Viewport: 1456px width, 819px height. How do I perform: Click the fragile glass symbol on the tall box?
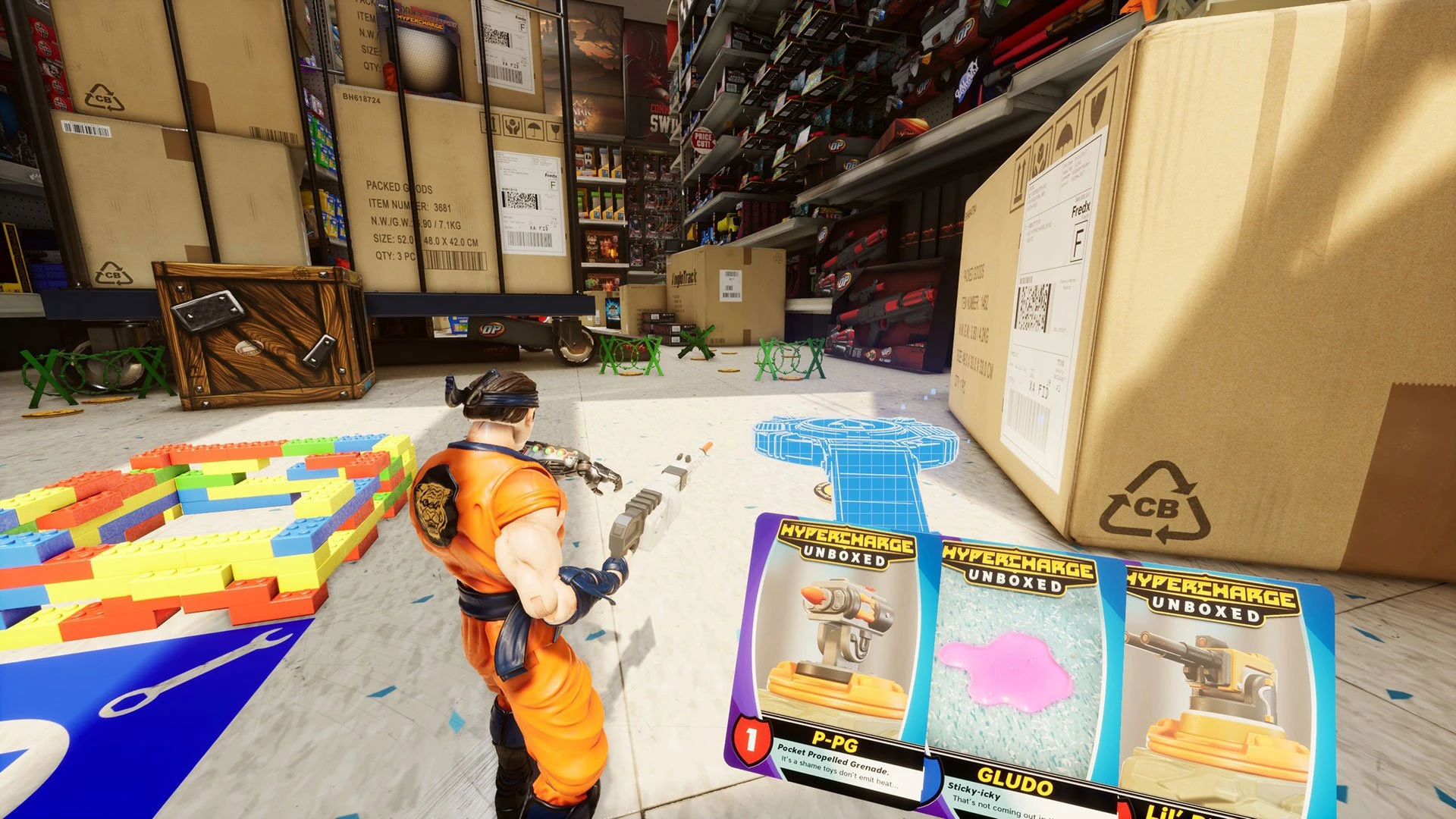(556, 129)
